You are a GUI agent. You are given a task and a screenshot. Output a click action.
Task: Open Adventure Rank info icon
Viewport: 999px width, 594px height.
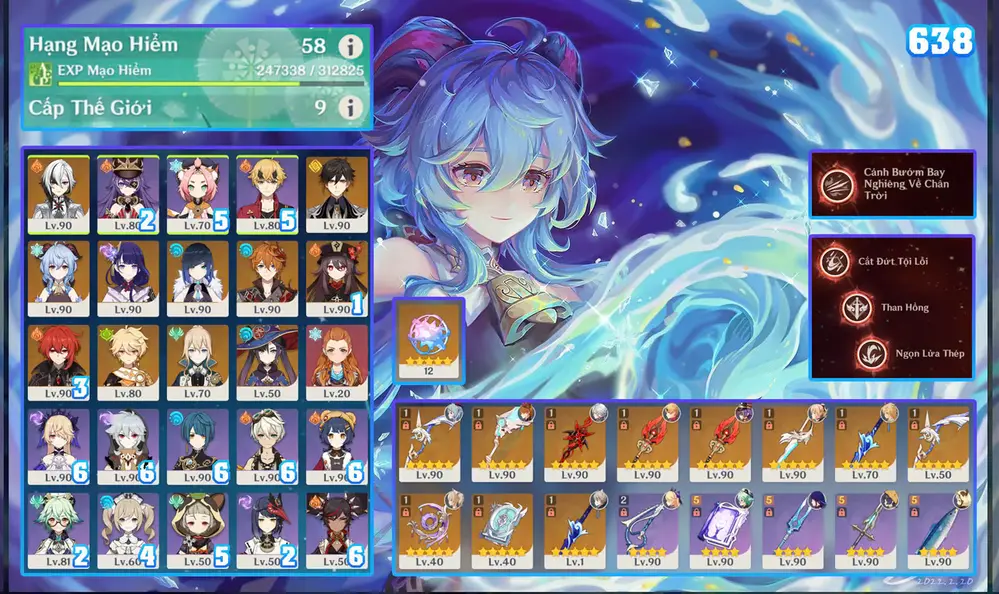[x=349, y=46]
